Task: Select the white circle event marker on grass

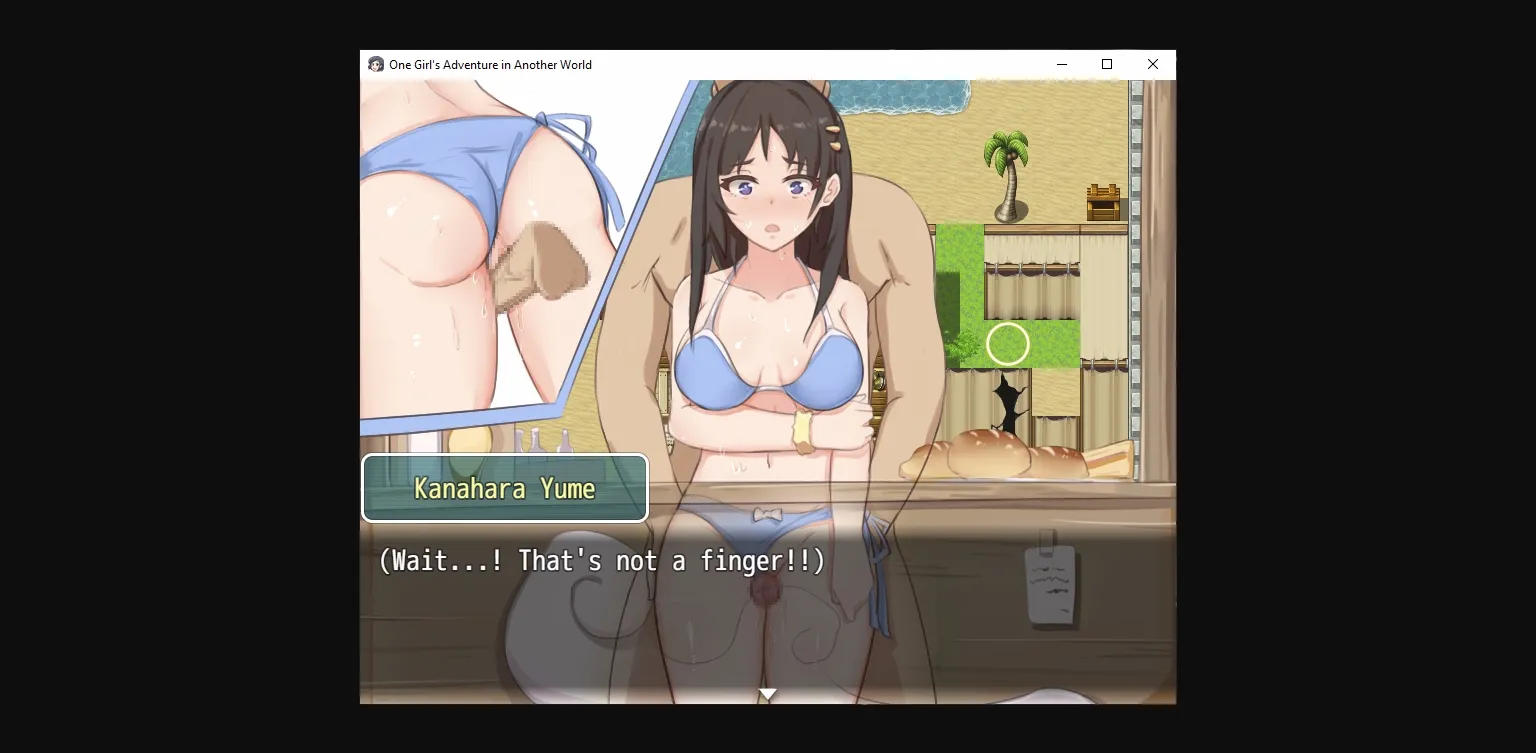Action: pos(1008,344)
